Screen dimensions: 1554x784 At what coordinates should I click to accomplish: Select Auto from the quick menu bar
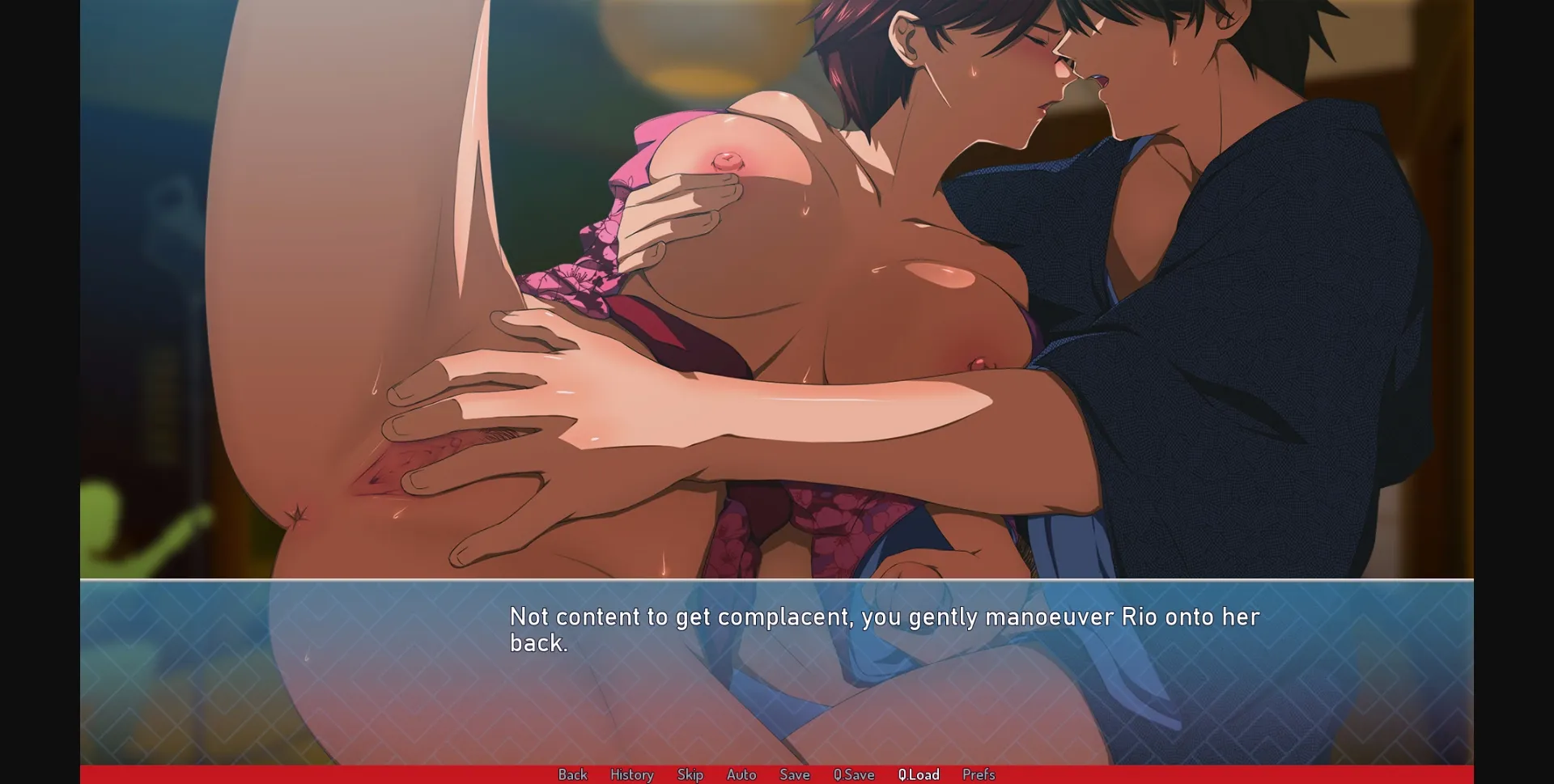(741, 774)
